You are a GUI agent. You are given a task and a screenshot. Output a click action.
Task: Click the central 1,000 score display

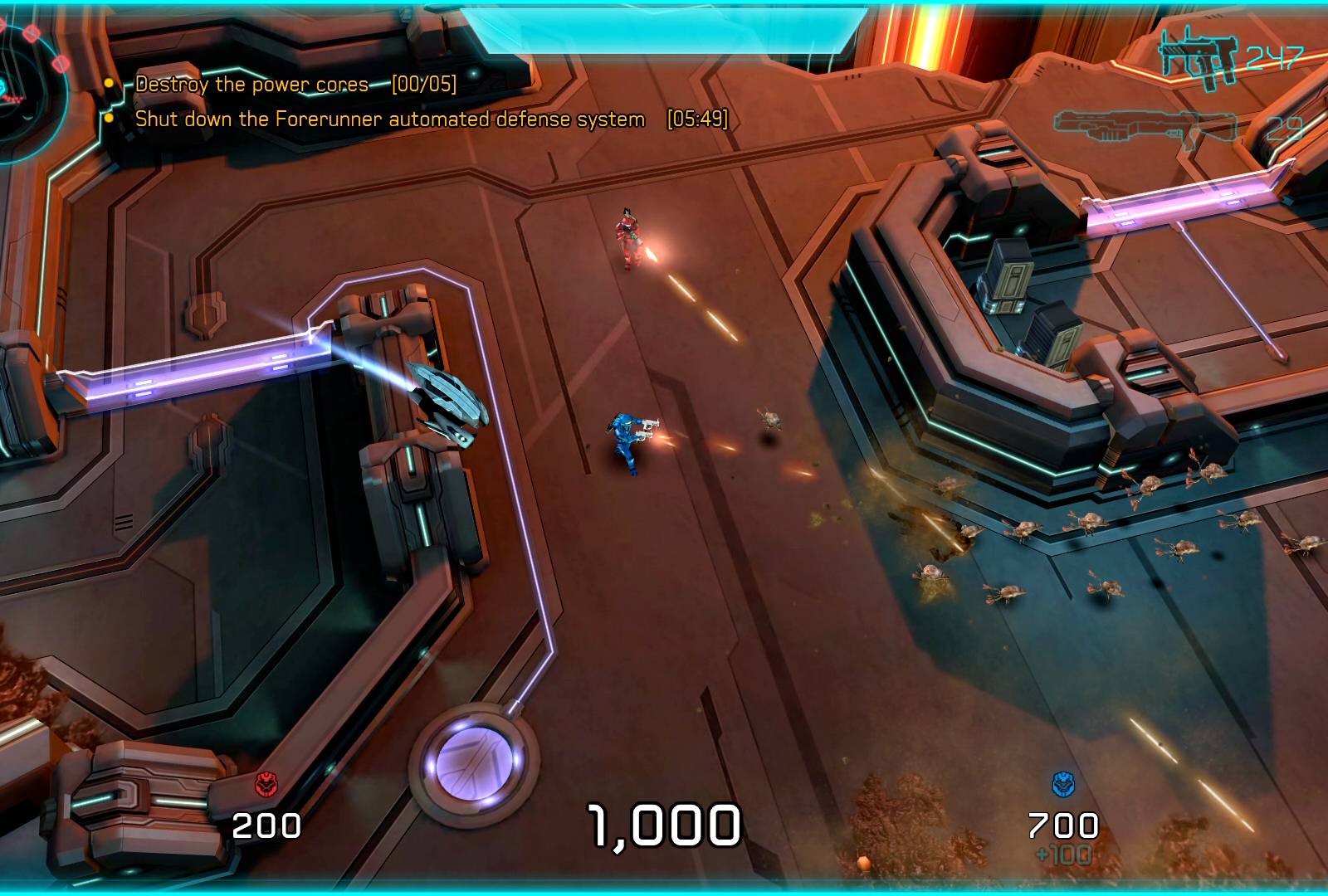662,823
